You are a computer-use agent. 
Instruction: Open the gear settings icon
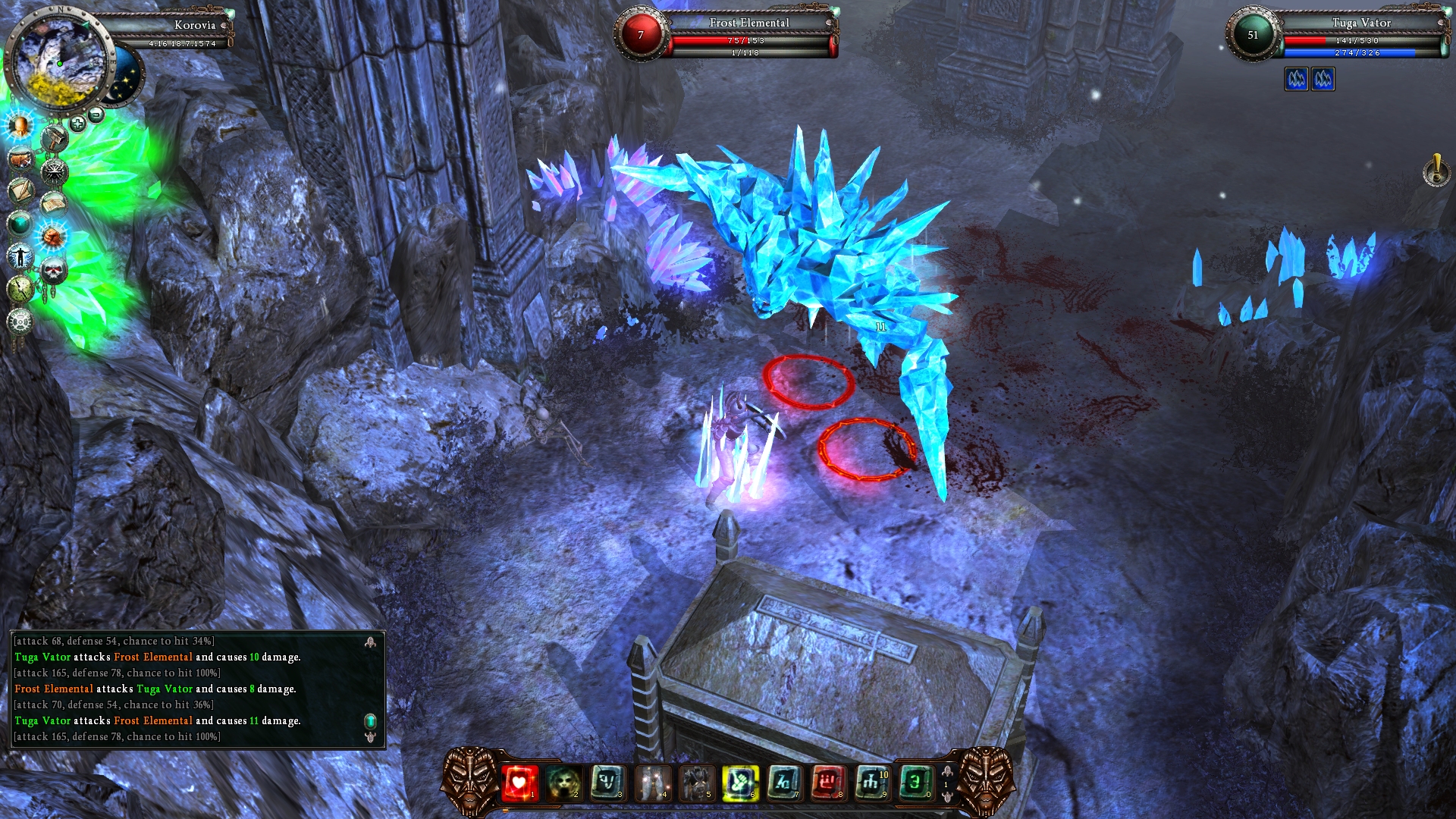coord(20,322)
